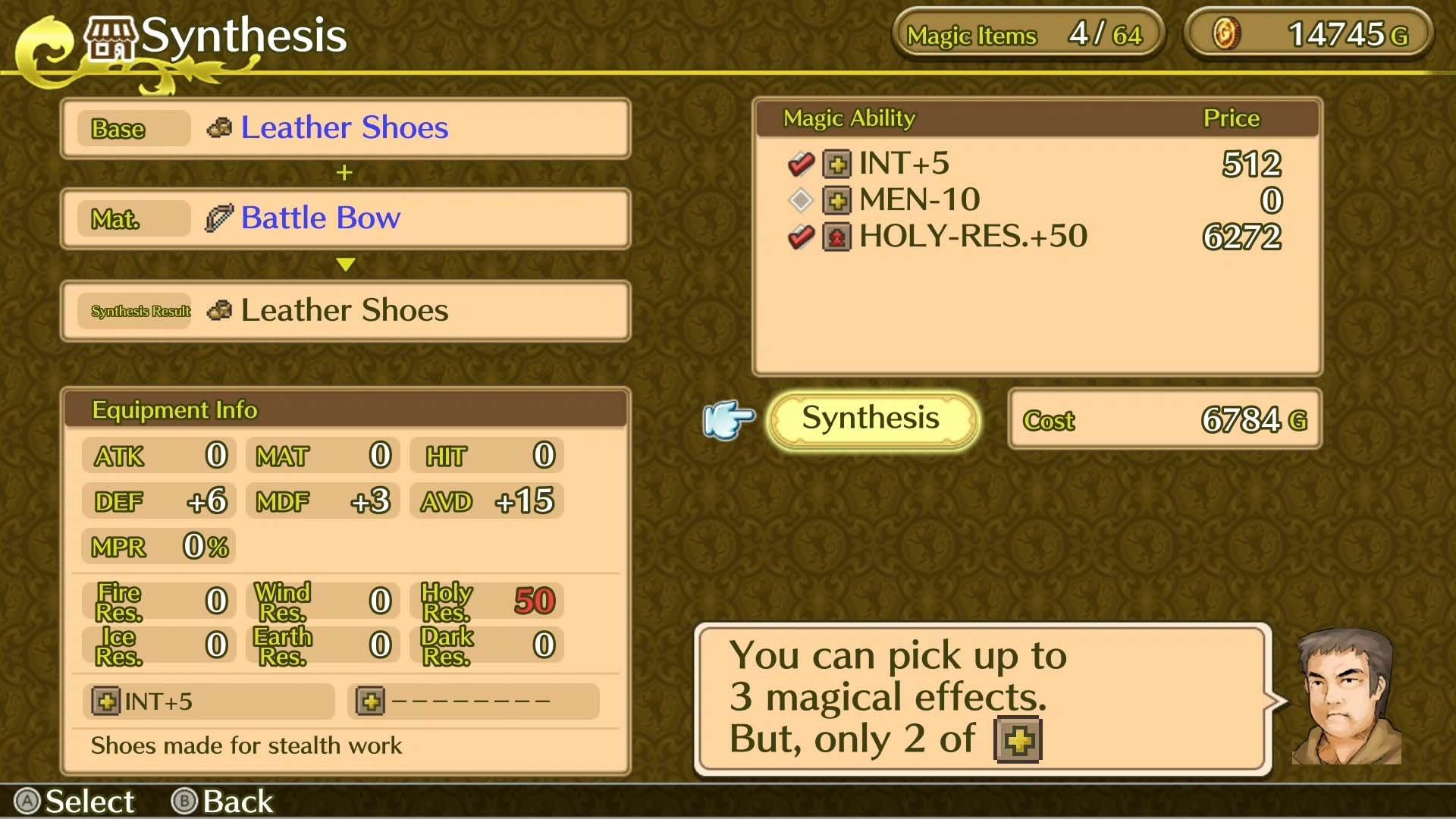Image resolution: width=1456 pixels, height=819 pixels.
Task: Enable the MEN-10 magic ability
Action: coord(802,199)
